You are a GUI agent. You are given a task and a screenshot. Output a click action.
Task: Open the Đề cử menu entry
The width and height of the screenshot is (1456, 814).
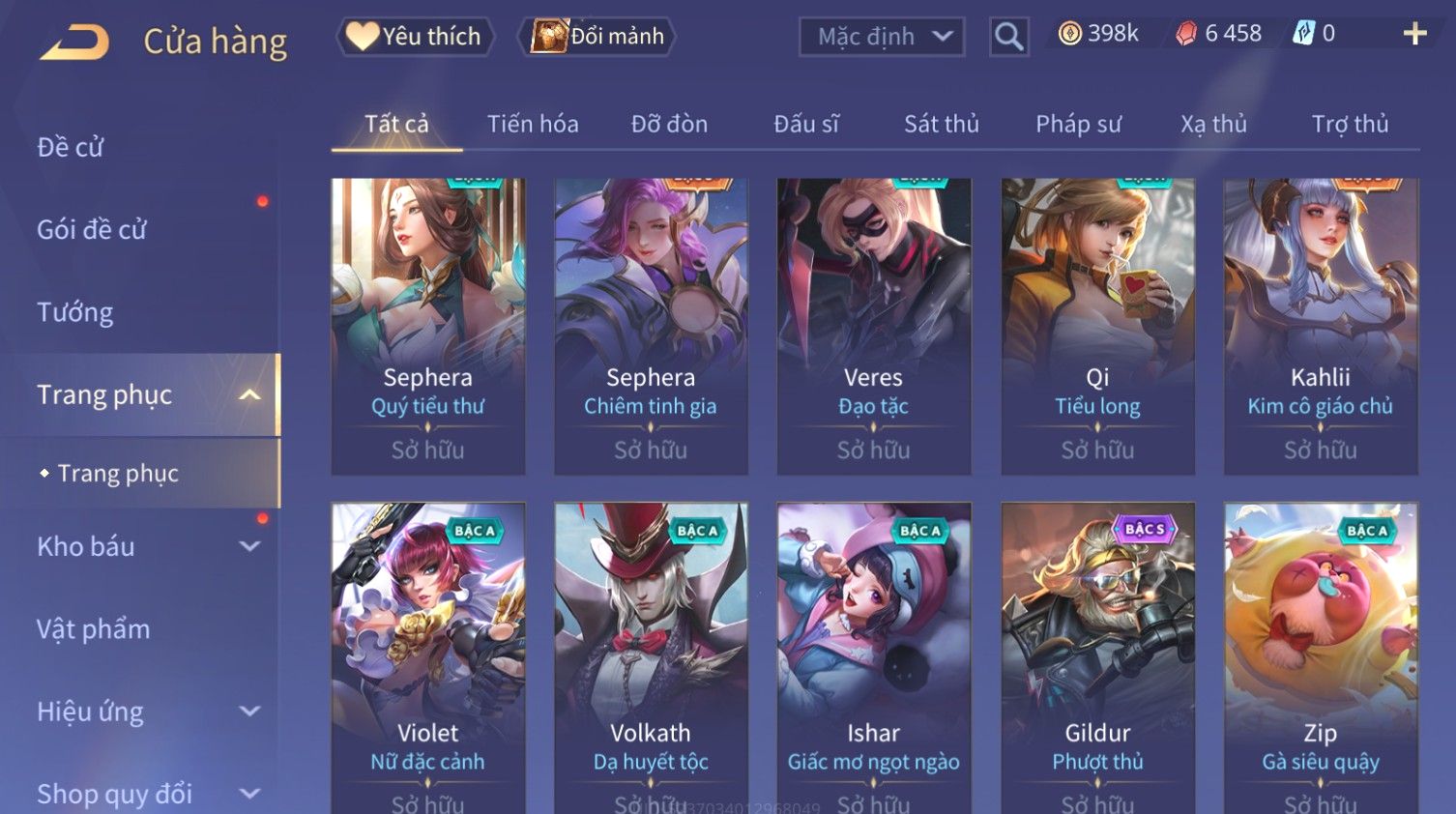[x=71, y=147]
